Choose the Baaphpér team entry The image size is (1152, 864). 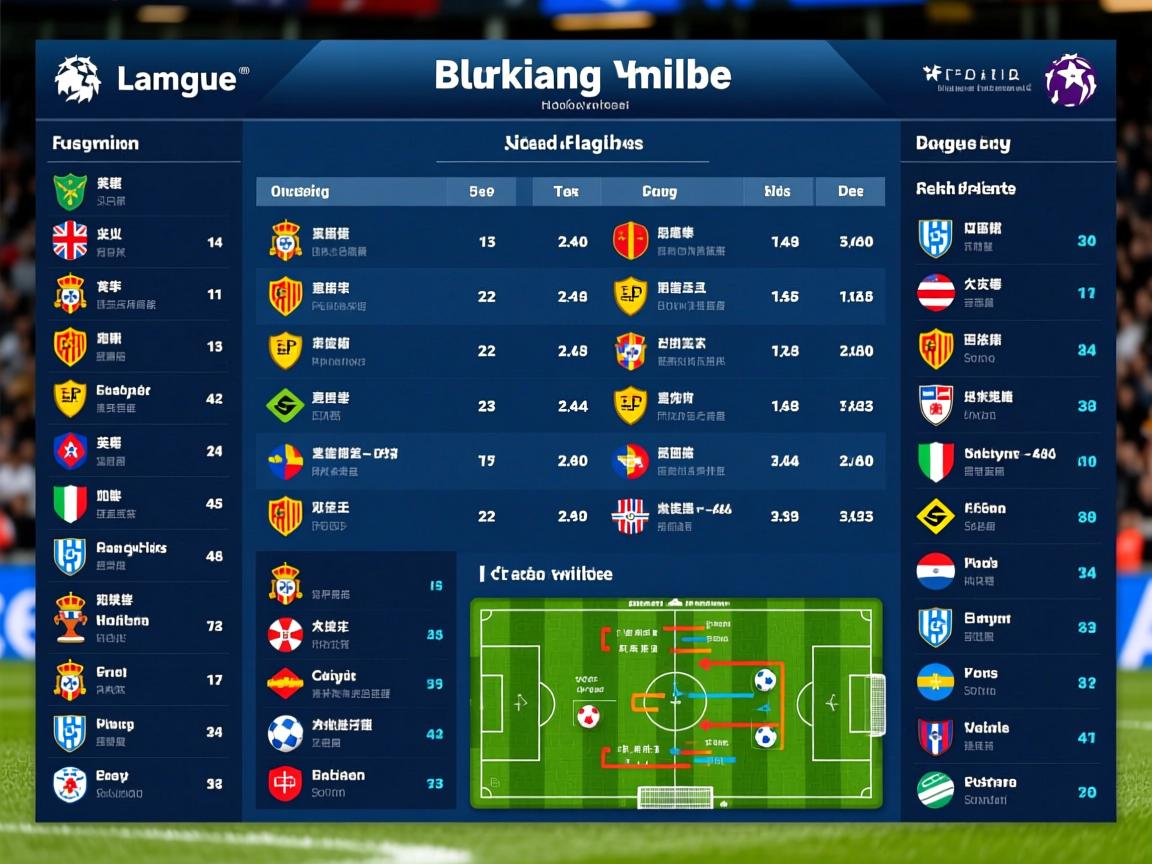coord(137,398)
